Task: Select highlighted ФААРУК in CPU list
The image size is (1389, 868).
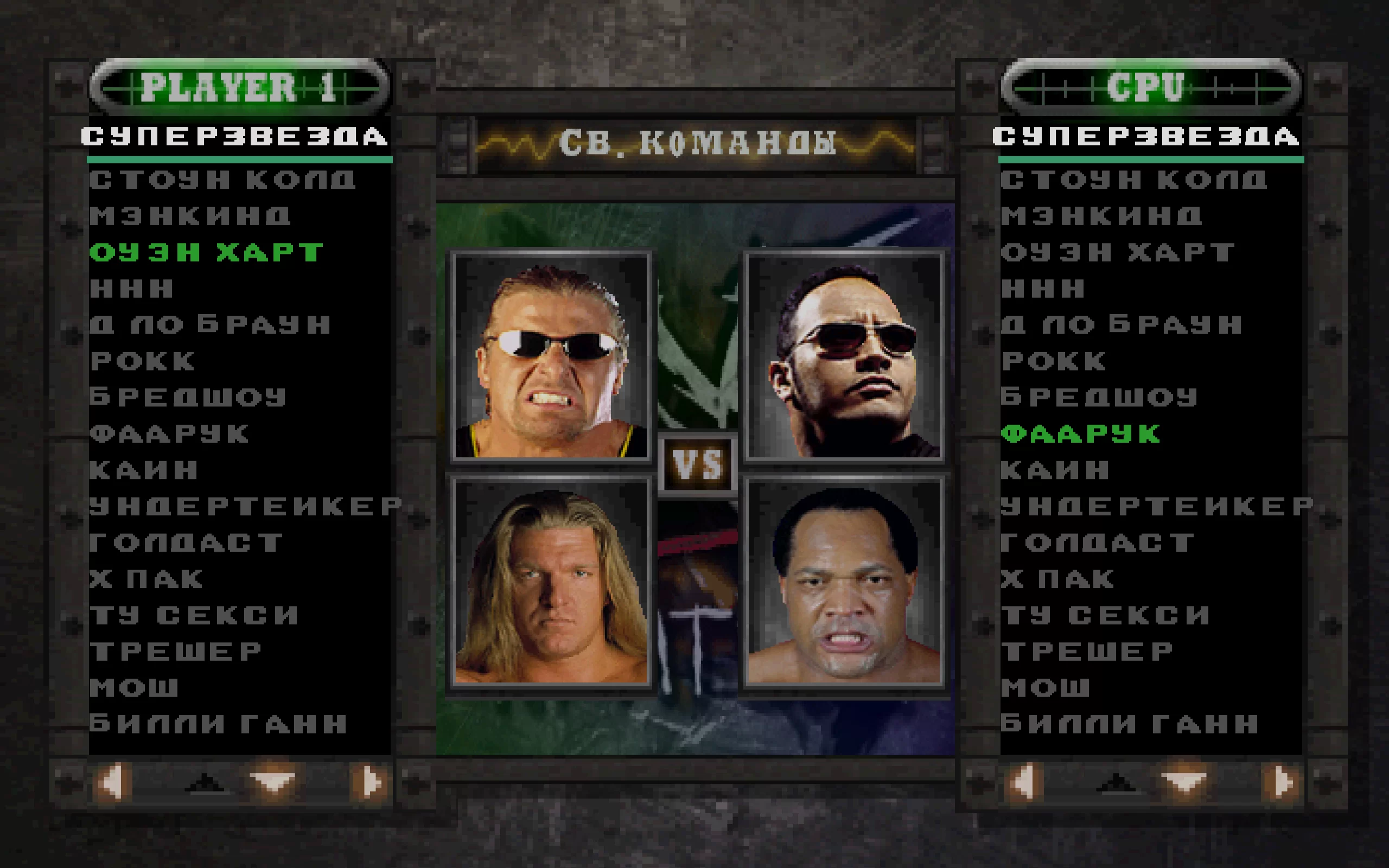Action: (1081, 434)
